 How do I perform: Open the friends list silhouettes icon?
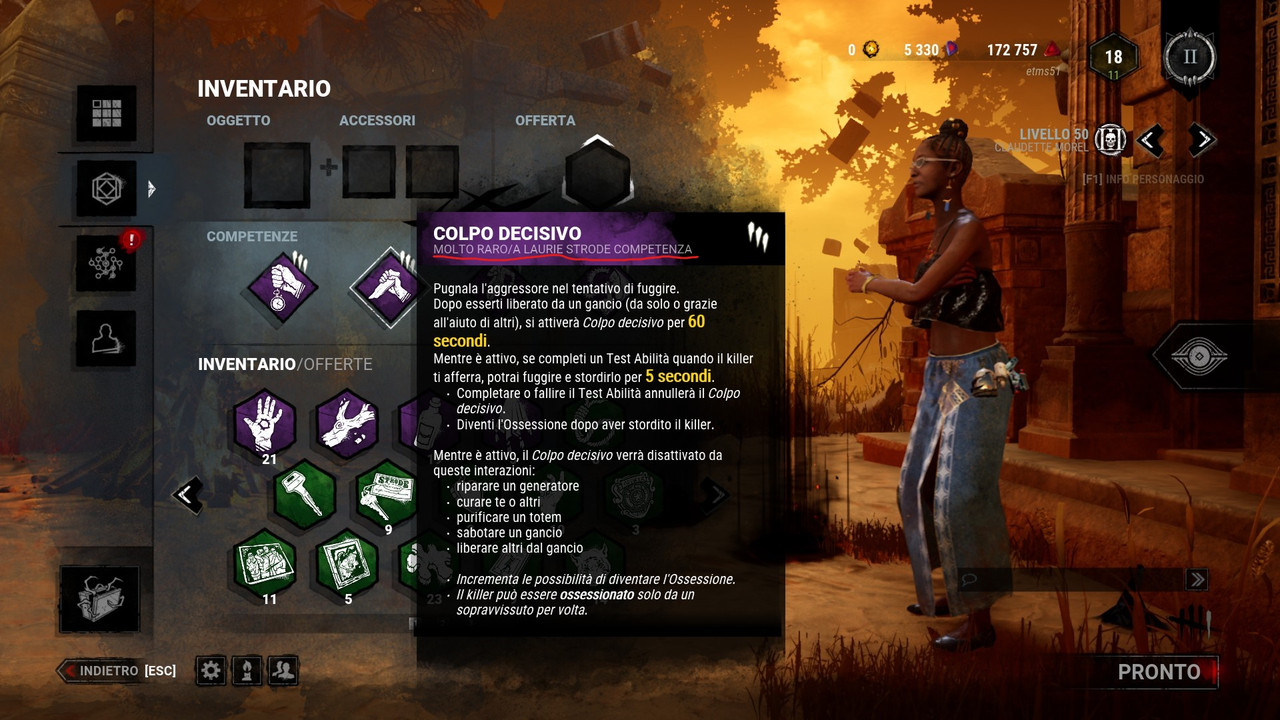284,671
